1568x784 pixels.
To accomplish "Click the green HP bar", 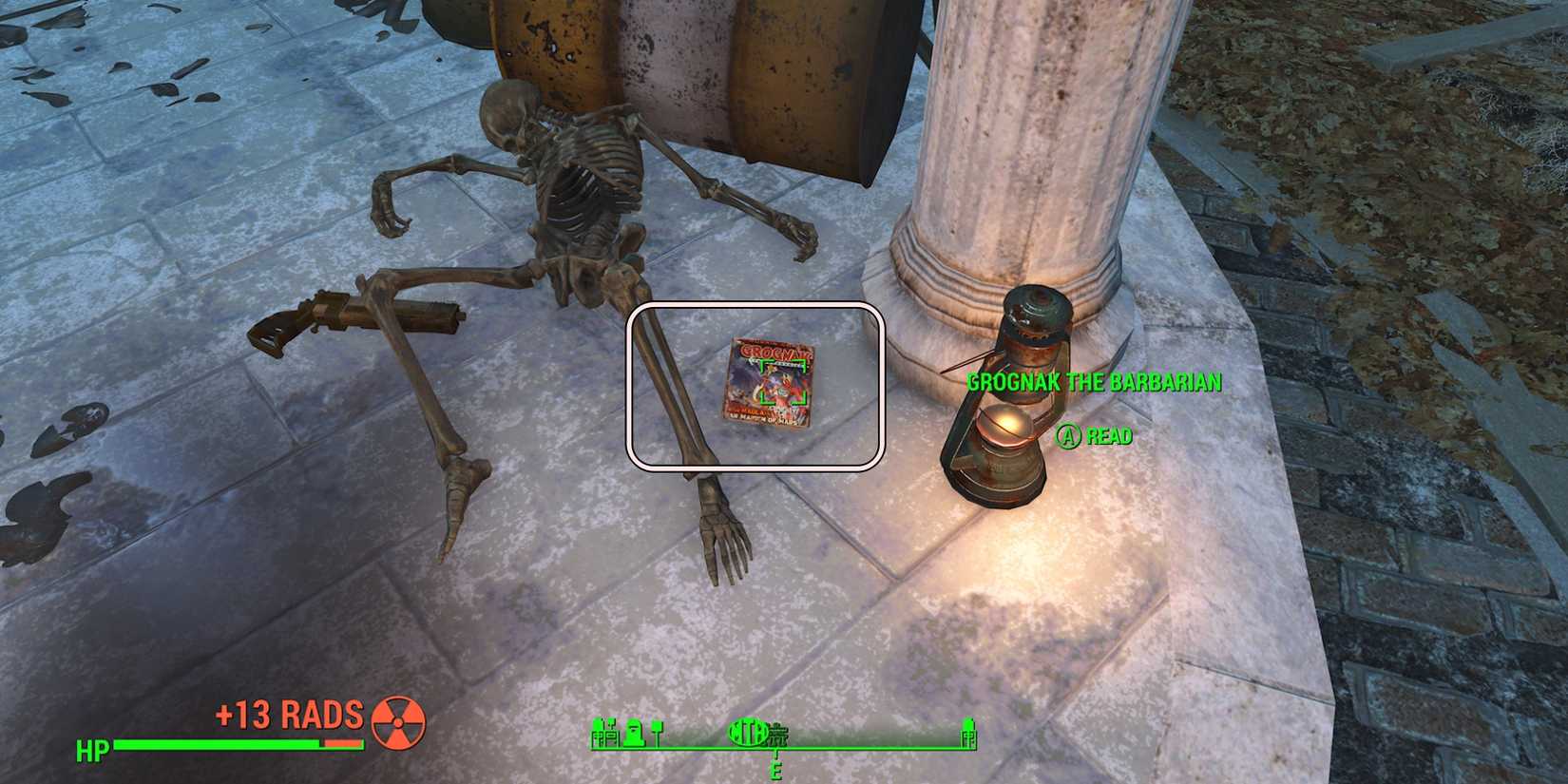I will click(x=219, y=742).
